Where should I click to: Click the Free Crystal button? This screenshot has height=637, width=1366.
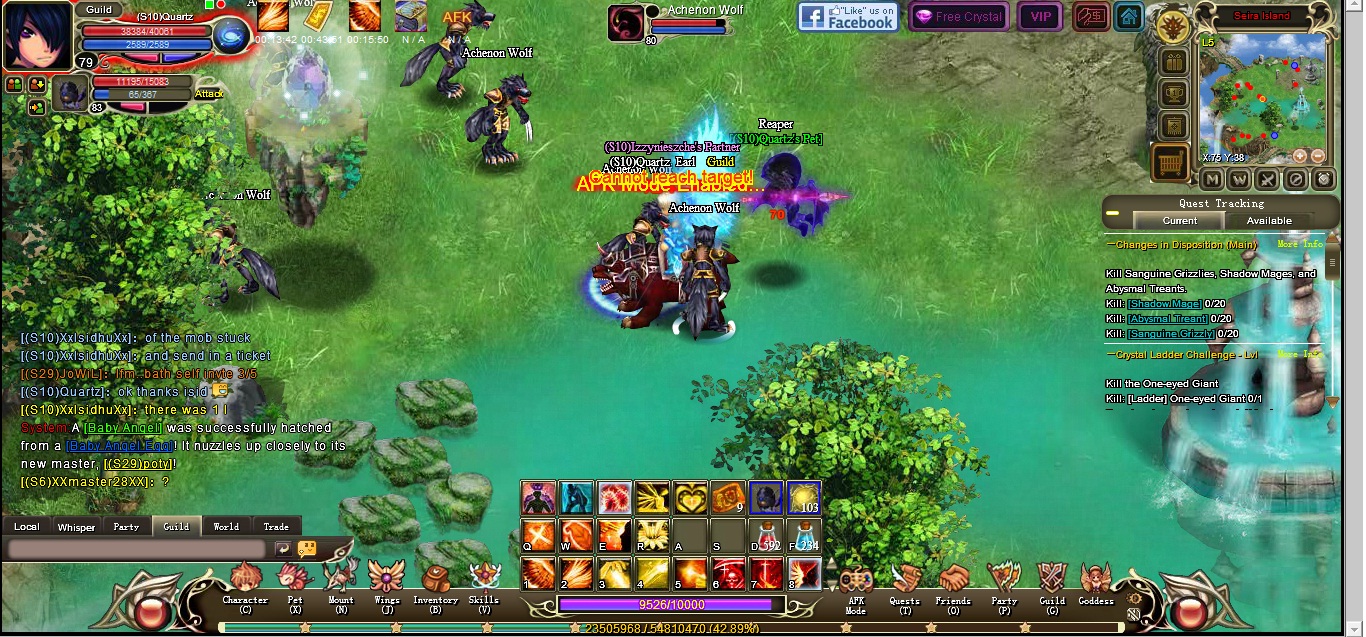[x=959, y=16]
